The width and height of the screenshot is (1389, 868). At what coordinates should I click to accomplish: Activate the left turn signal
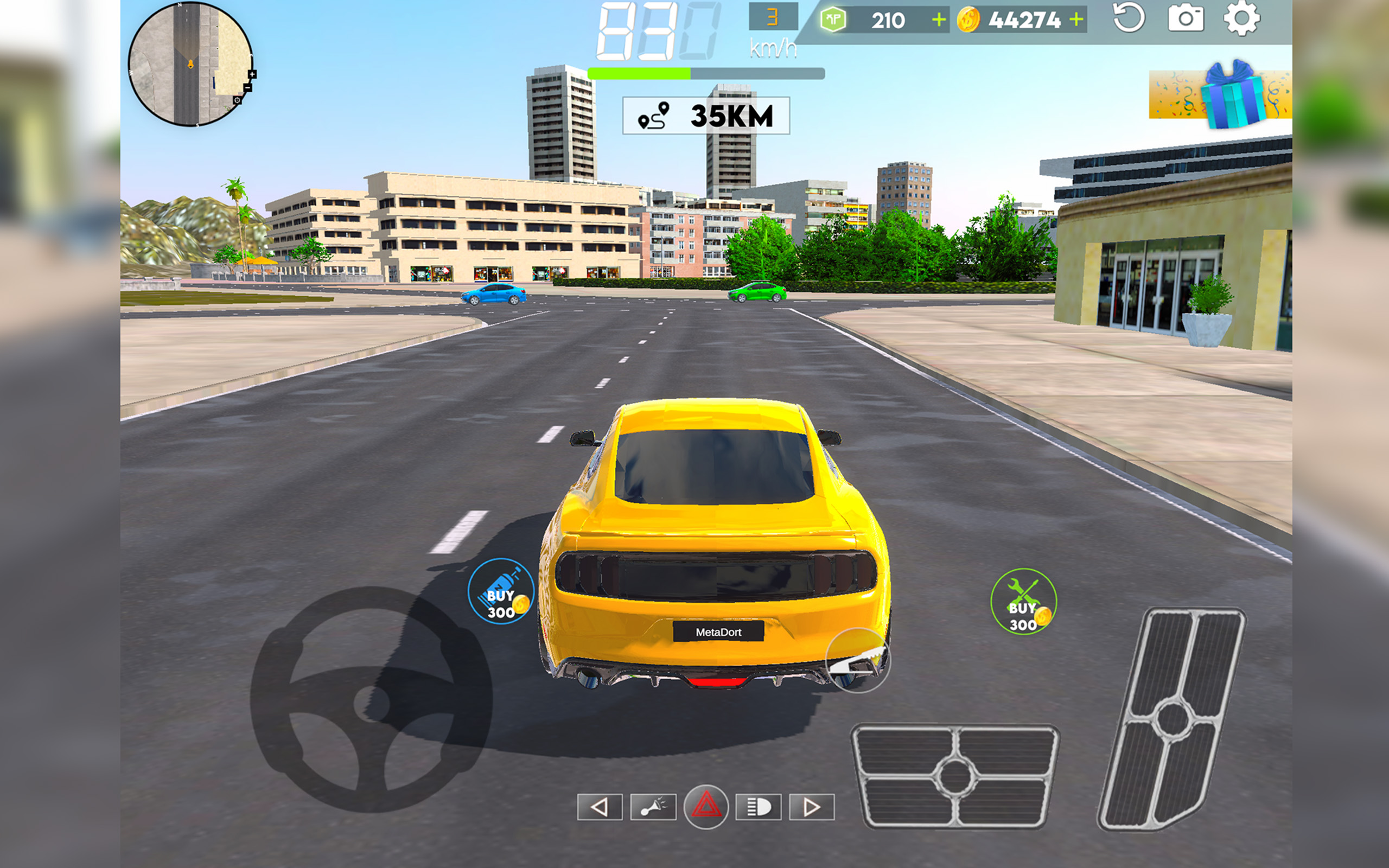click(601, 808)
